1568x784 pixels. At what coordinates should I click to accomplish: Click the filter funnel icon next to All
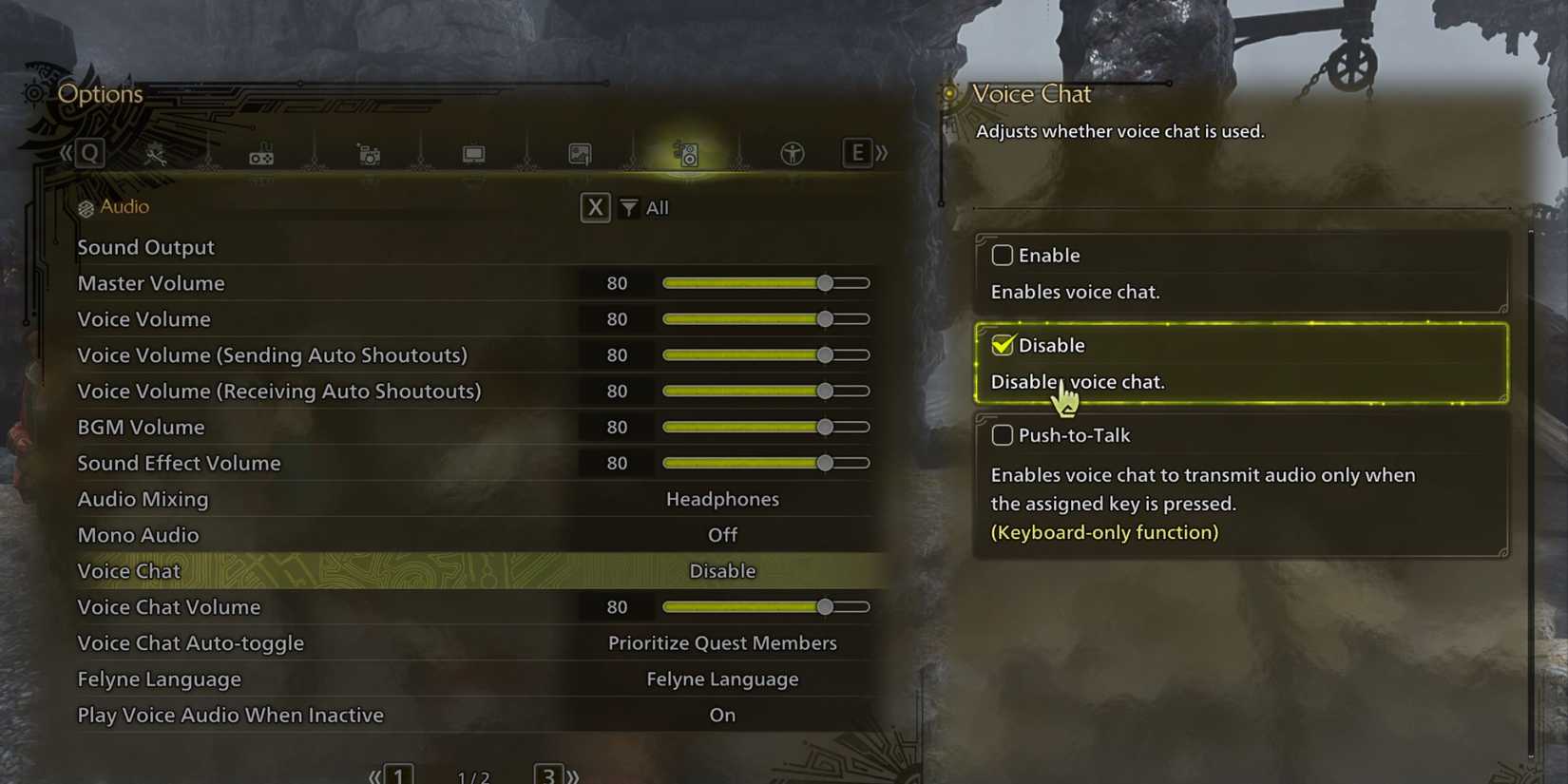tap(628, 207)
